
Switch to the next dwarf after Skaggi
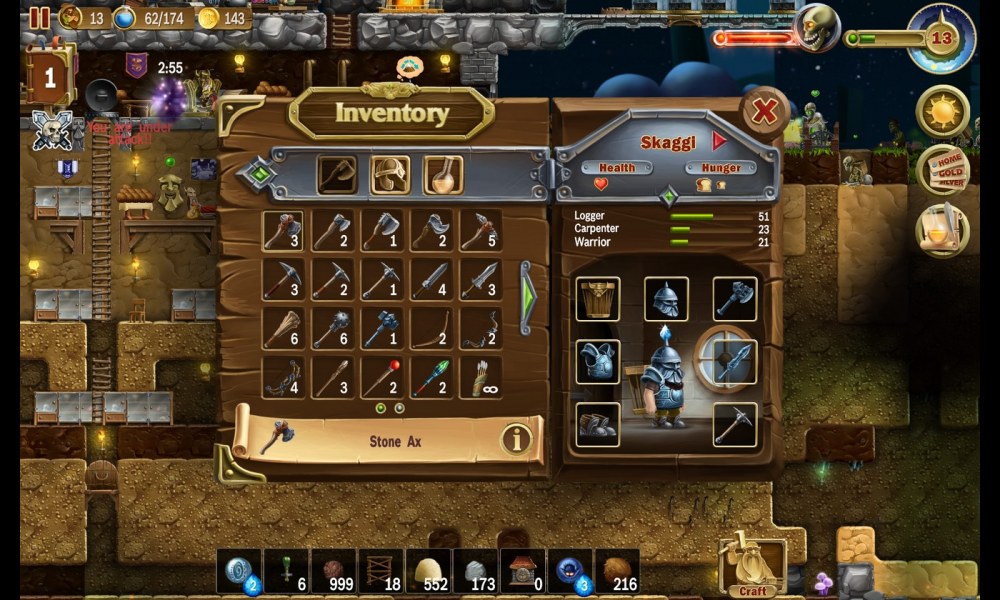[x=719, y=142]
